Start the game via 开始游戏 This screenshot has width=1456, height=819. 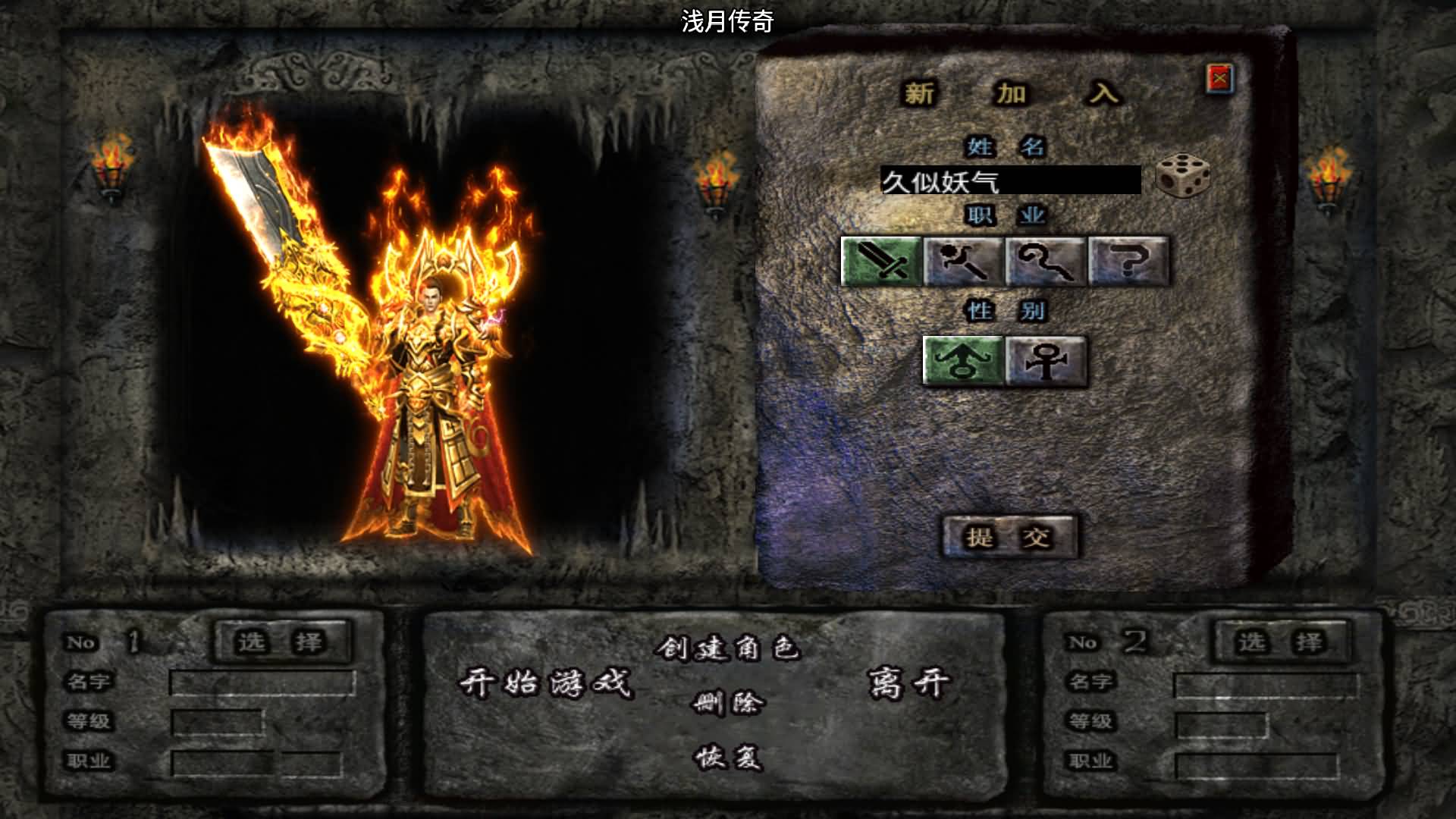click(x=546, y=684)
